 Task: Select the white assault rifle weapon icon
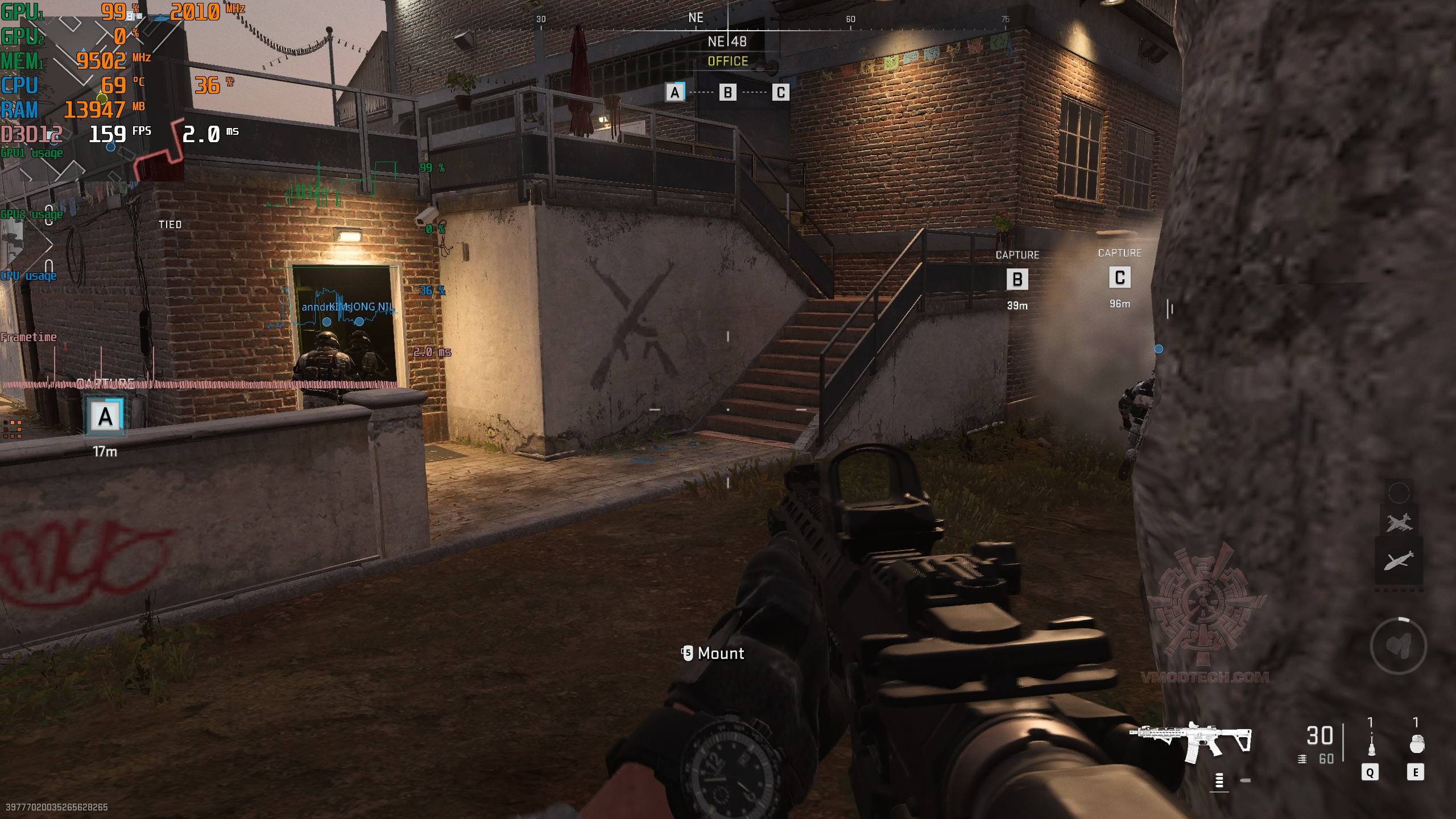(1191, 741)
